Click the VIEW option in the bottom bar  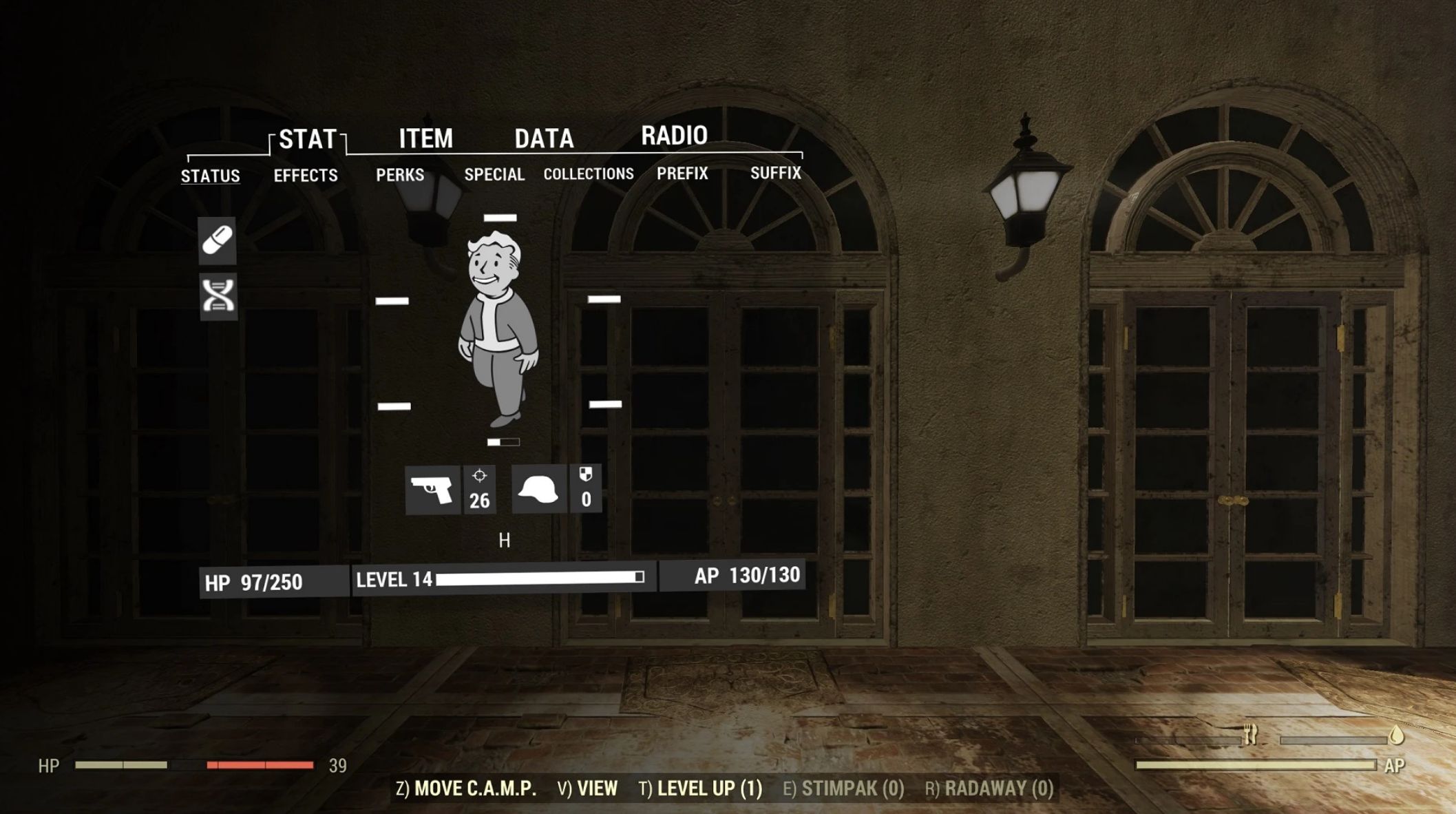pyautogui.click(x=587, y=789)
